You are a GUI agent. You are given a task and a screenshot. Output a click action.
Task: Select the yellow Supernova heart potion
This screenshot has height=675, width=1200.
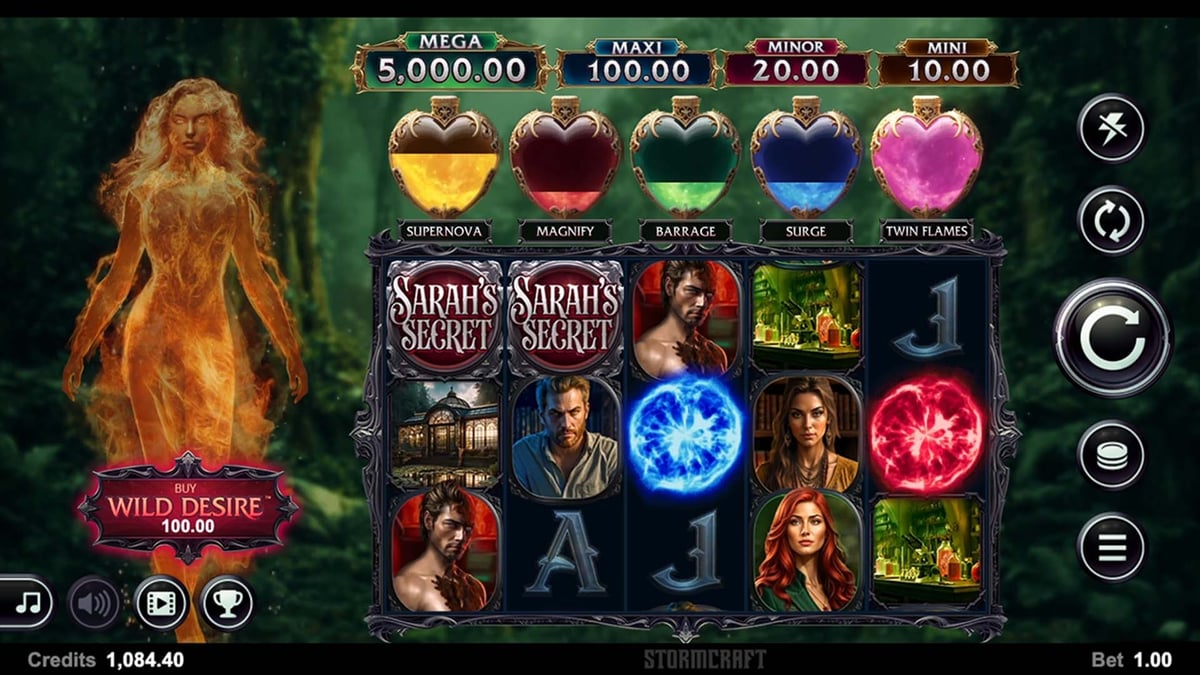pyautogui.click(x=444, y=159)
